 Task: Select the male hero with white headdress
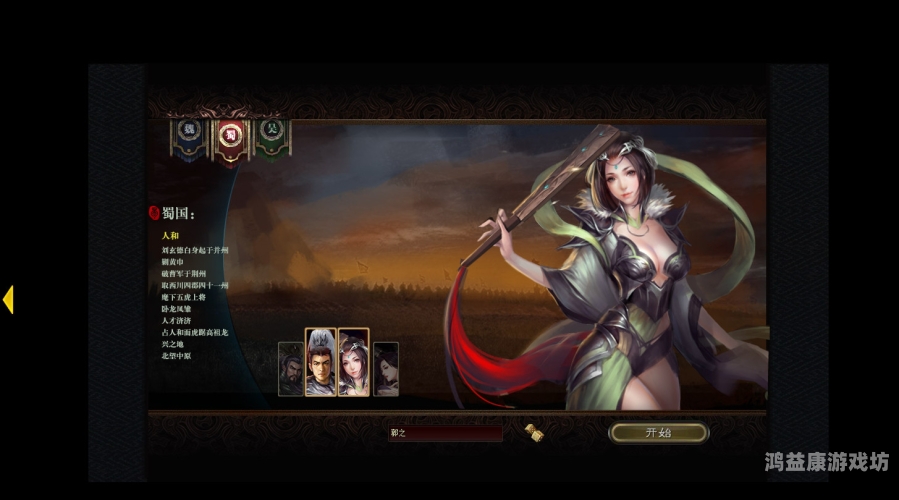tap(320, 363)
